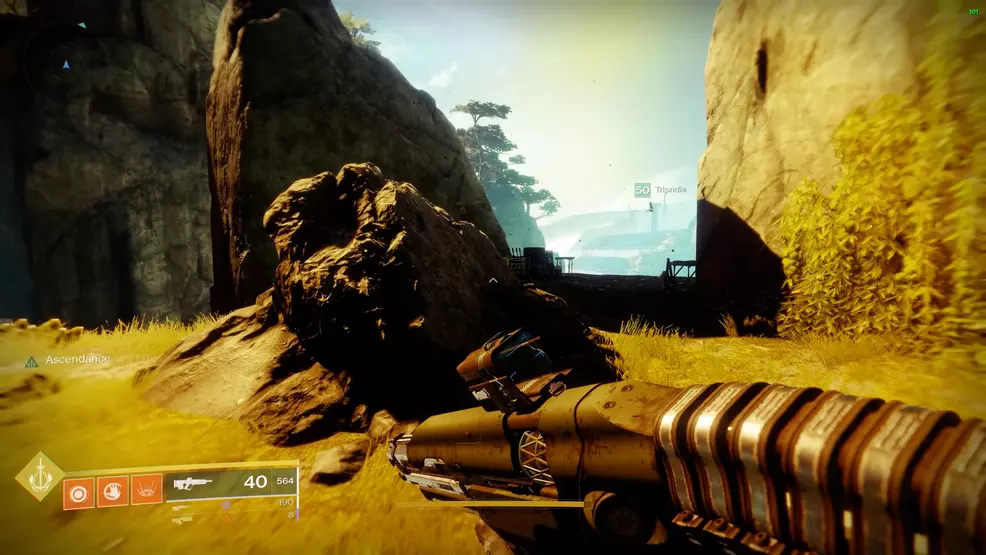Click the radar minimap circle
986x555 pixels.
click(66, 63)
